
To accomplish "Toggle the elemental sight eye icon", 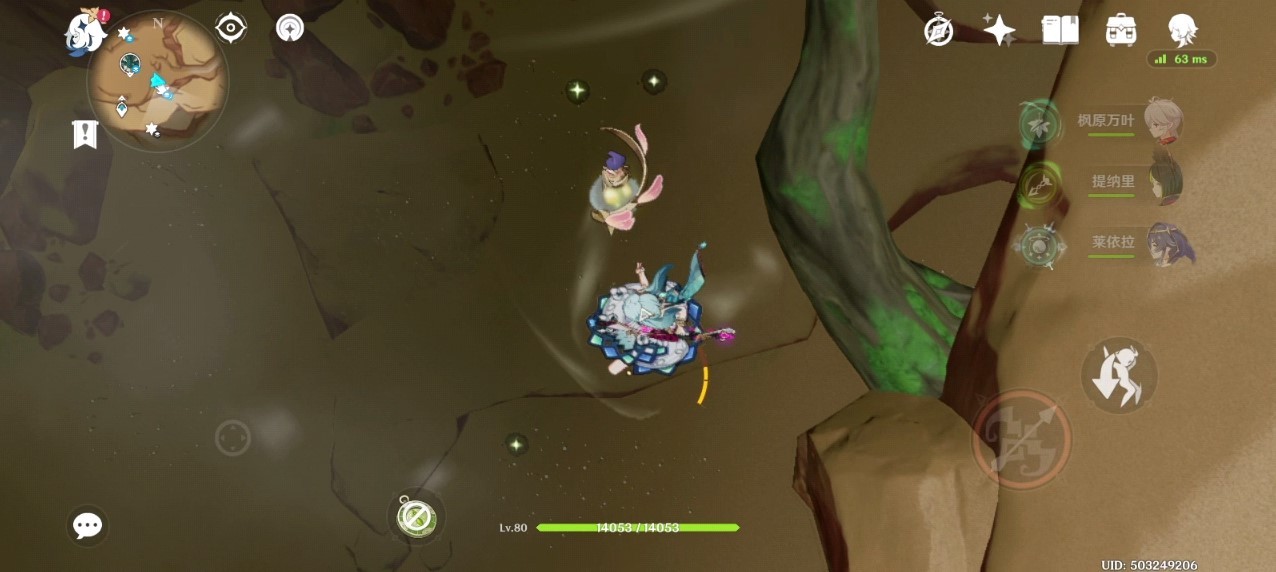I will point(231,28).
